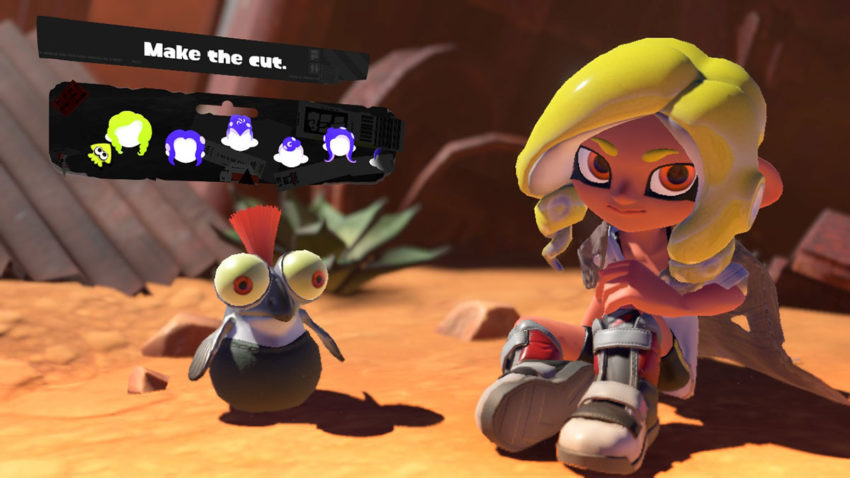This screenshot has height=478, width=850.
Task: Choose the purple long twin-tentacle hairstyle
Action: coord(340,146)
